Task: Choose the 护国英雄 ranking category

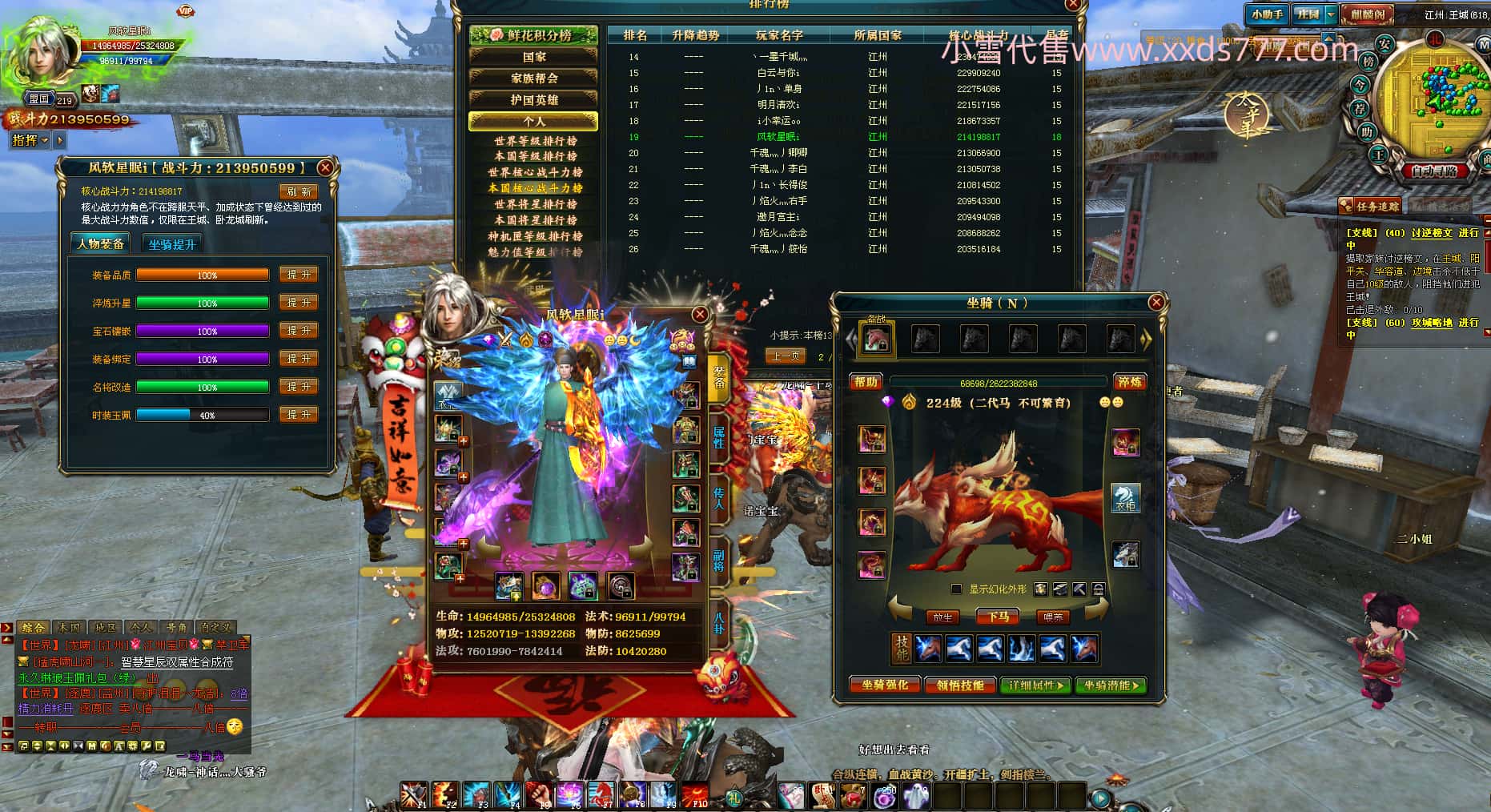Action: coord(534,100)
